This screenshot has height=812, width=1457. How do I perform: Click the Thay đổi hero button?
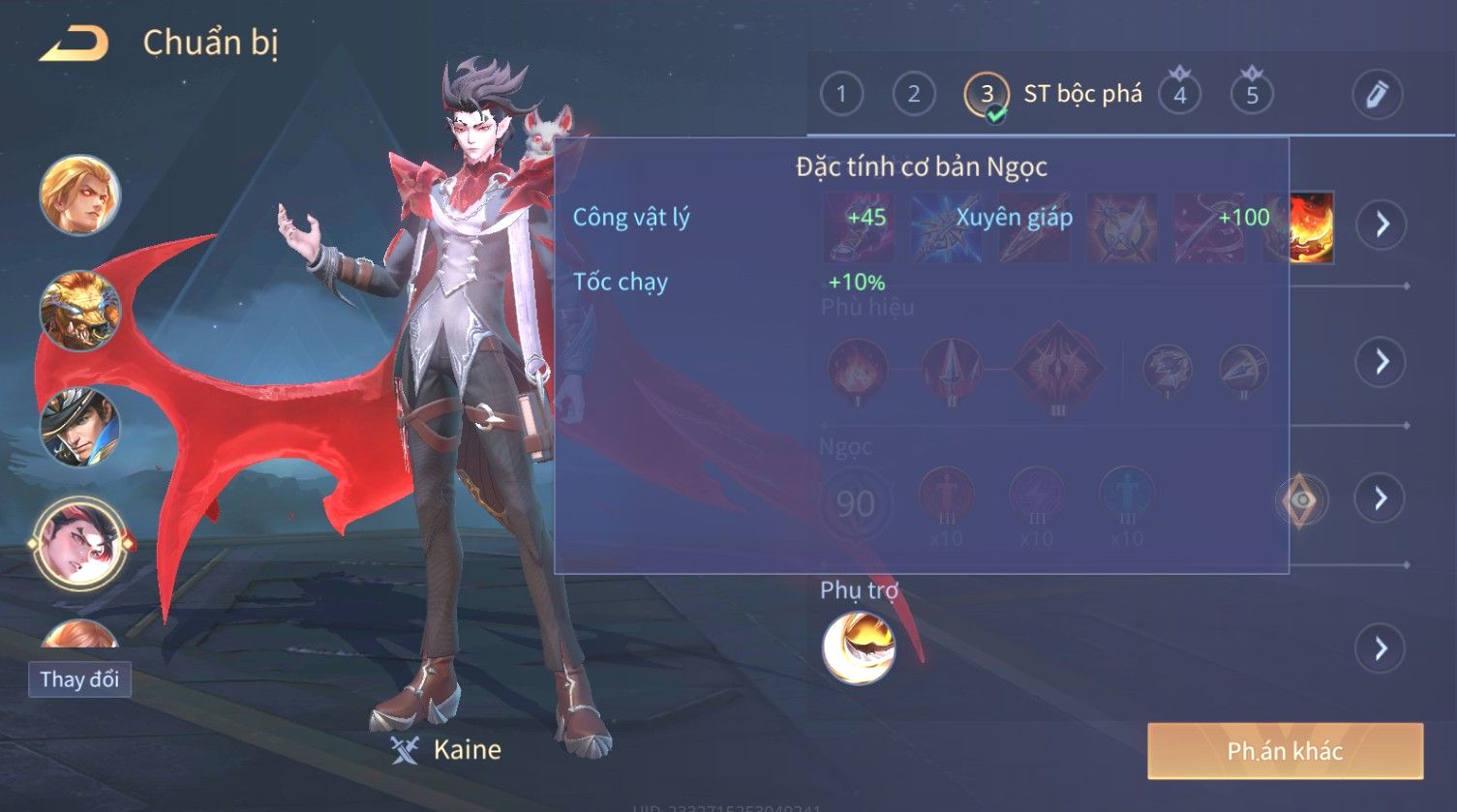[x=79, y=679]
